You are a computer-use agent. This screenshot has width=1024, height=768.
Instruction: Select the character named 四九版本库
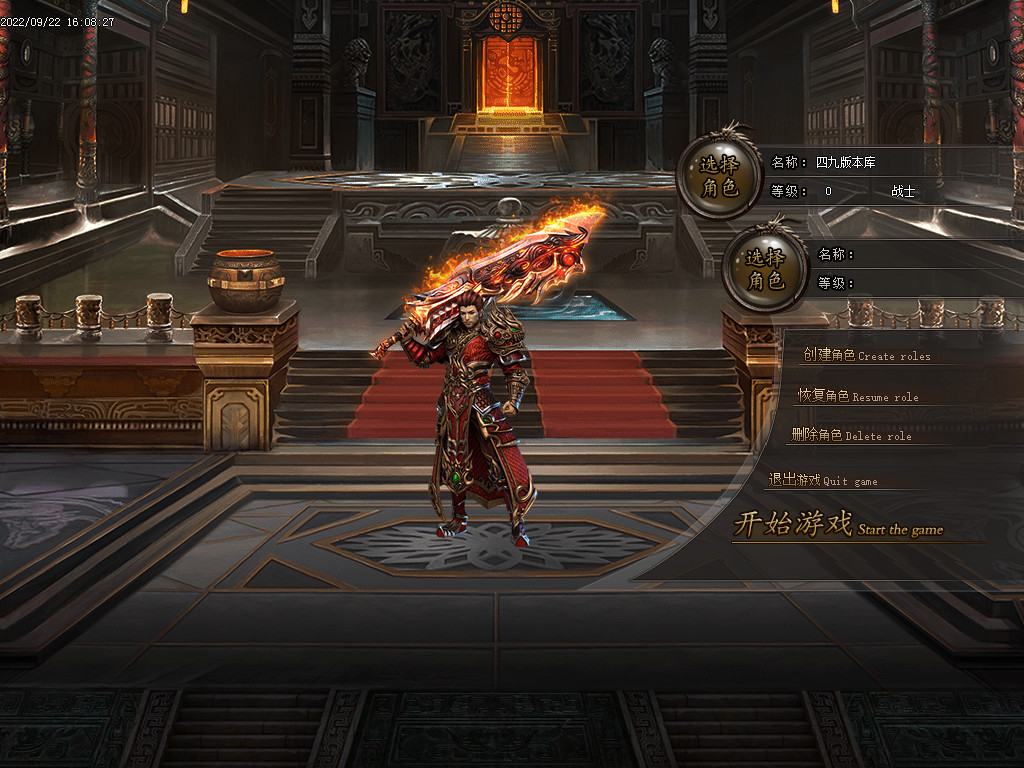[x=718, y=176]
